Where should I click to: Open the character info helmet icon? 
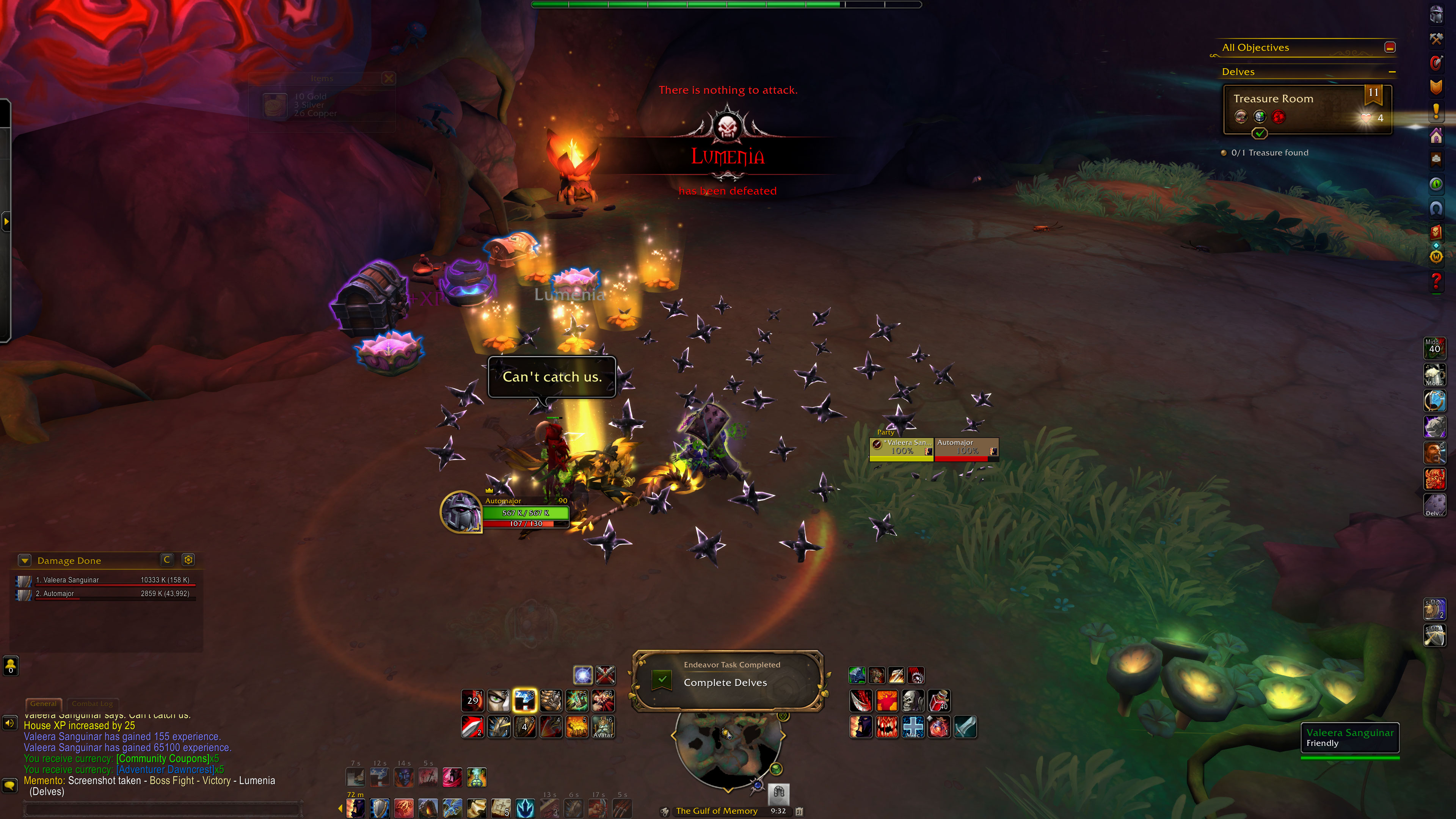pyautogui.click(x=1436, y=15)
